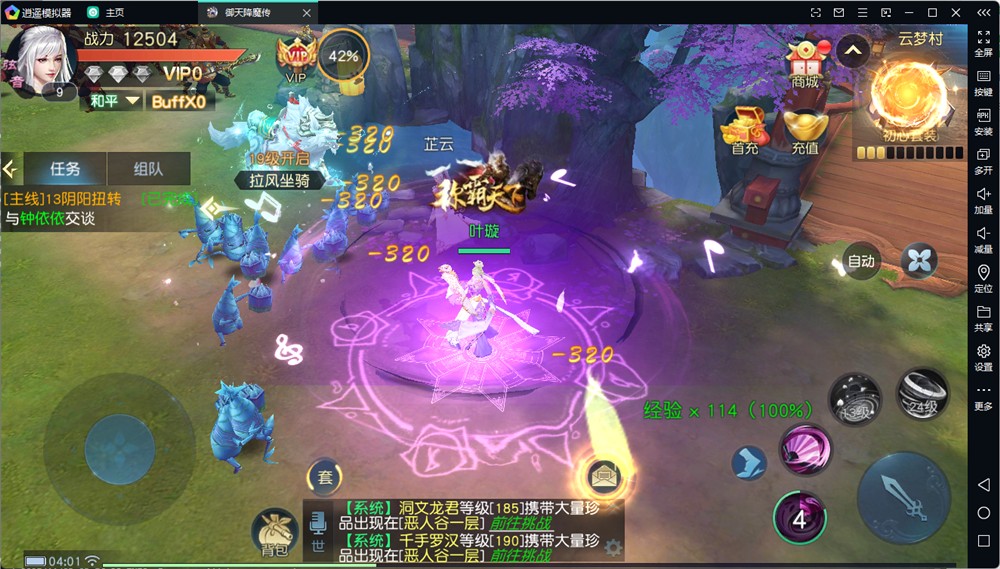
Task: Click the 套 set button
Action: tap(324, 477)
